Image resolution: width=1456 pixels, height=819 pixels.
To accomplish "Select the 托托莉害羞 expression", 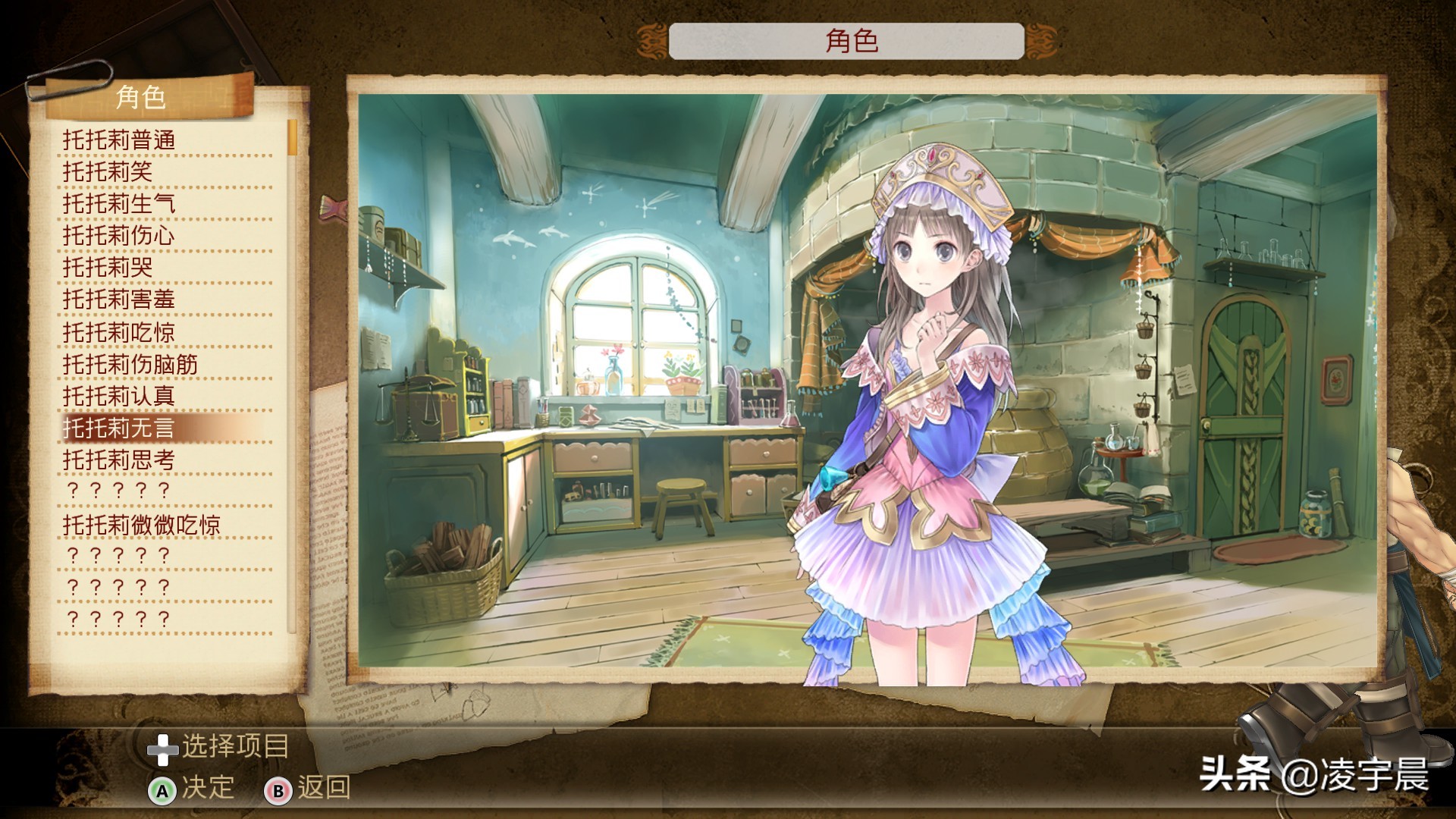I will click(119, 300).
